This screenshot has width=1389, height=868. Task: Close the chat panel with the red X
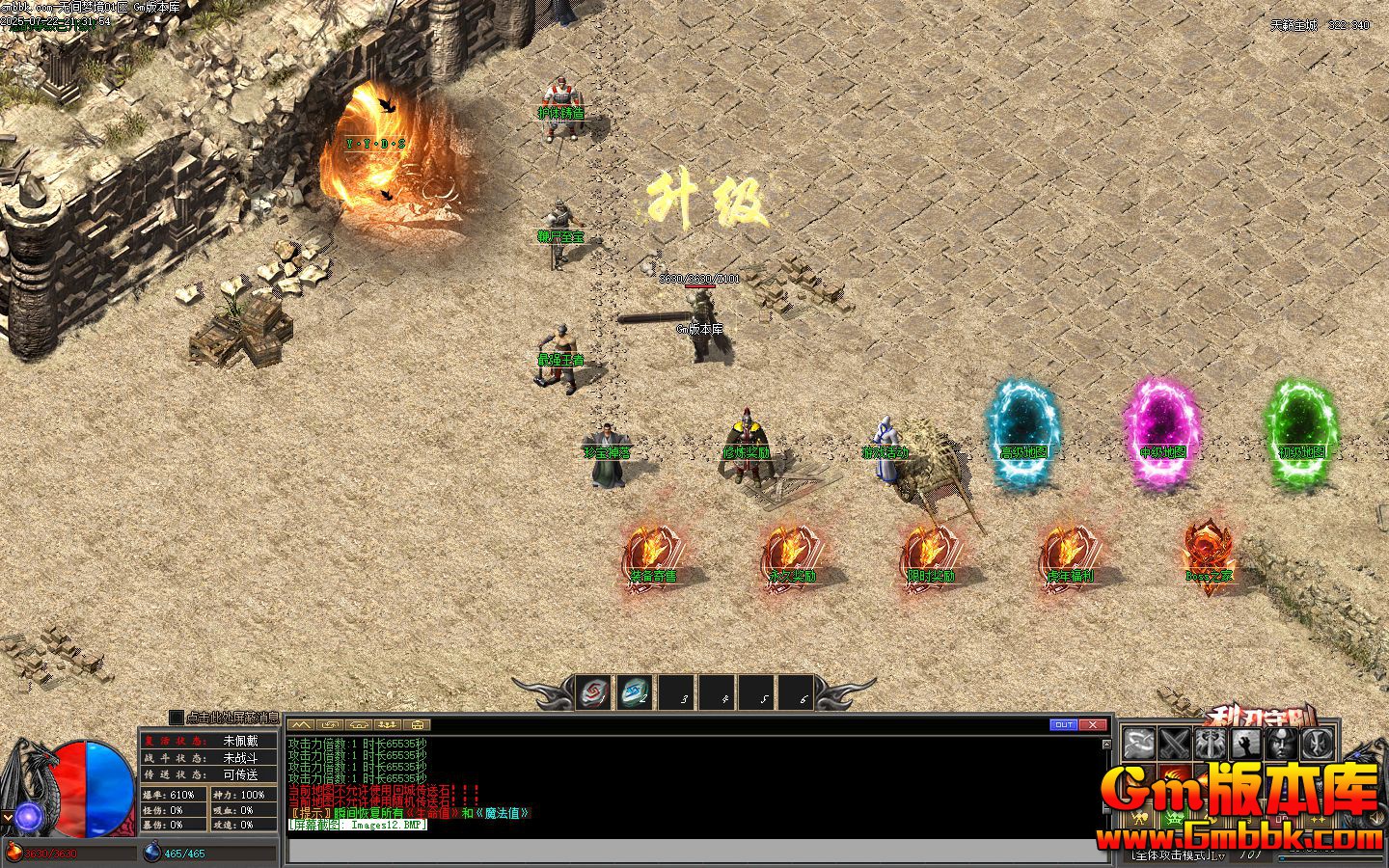(1093, 724)
